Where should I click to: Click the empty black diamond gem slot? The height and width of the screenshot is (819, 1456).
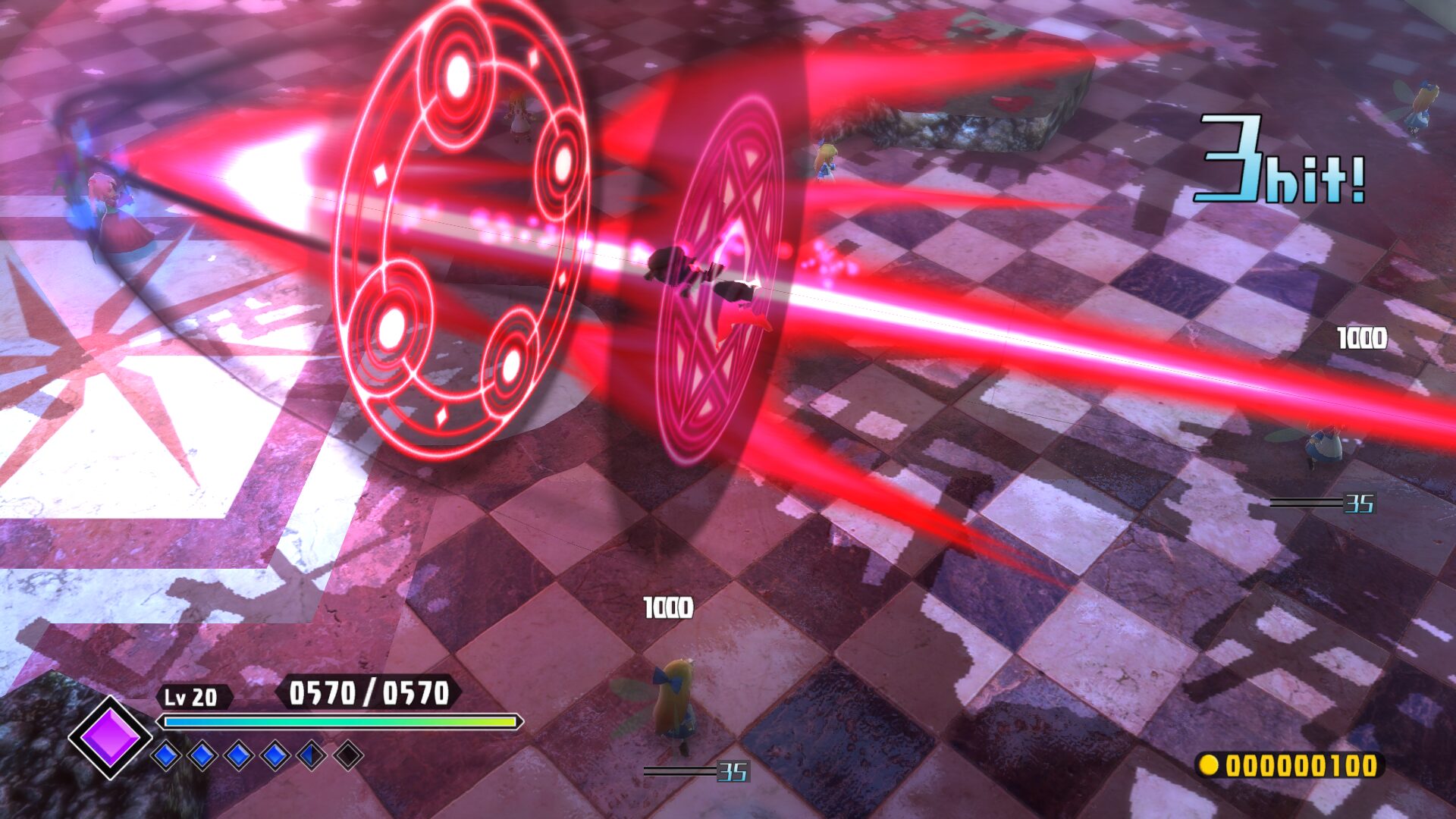point(348,755)
